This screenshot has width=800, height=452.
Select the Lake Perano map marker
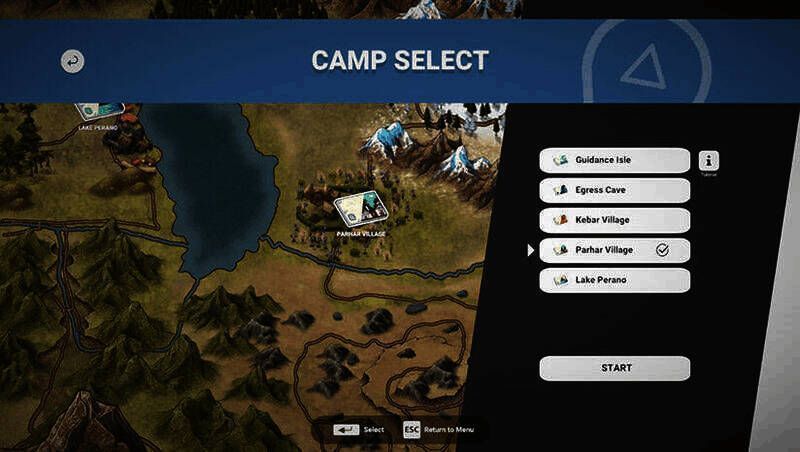coord(98,111)
